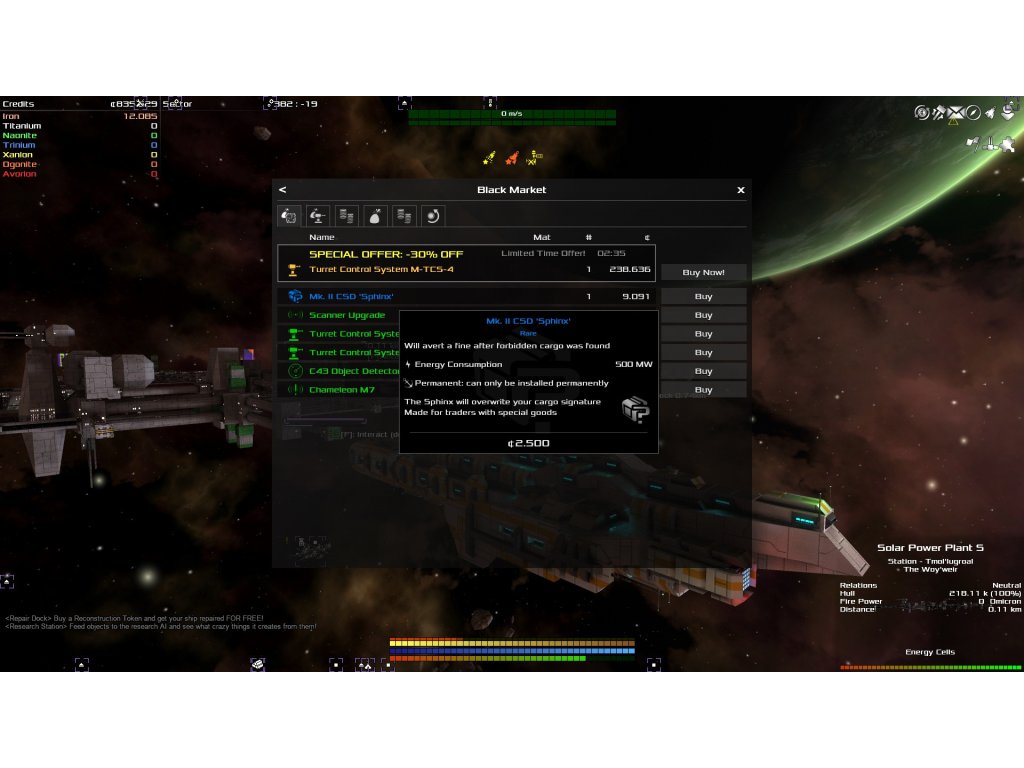1024x768 pixels.
Task: Enter building mode via hammer icon
Action: 939,112
